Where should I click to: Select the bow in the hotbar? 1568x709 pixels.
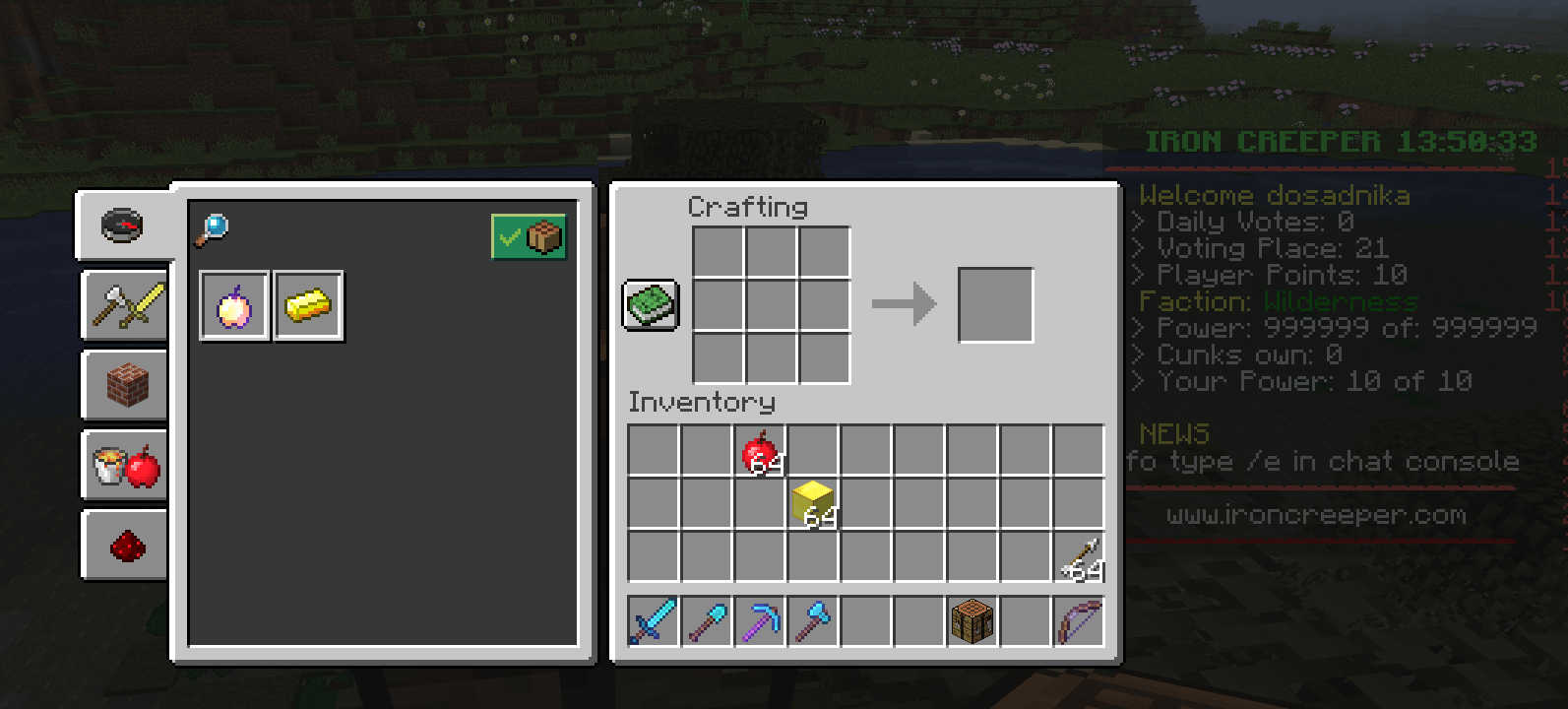(1078, 621)
